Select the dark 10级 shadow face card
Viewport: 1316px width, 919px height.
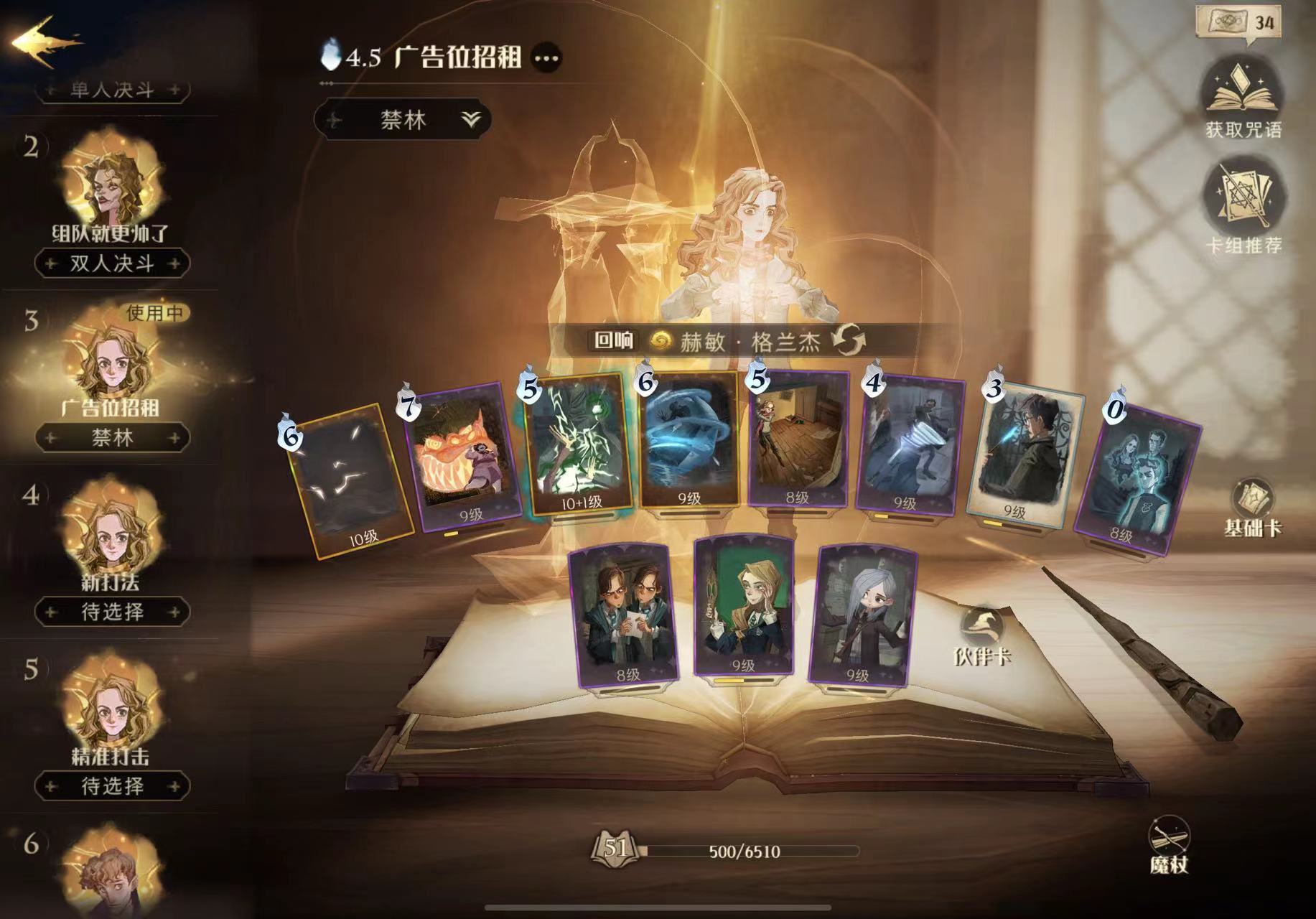[352, 480]
